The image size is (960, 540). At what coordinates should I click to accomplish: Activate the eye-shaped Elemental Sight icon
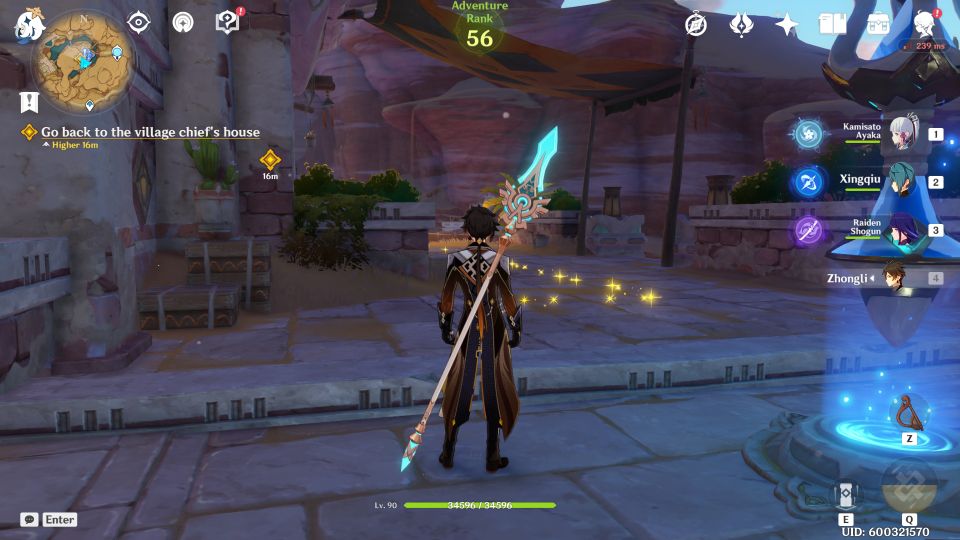click(138, 23)
